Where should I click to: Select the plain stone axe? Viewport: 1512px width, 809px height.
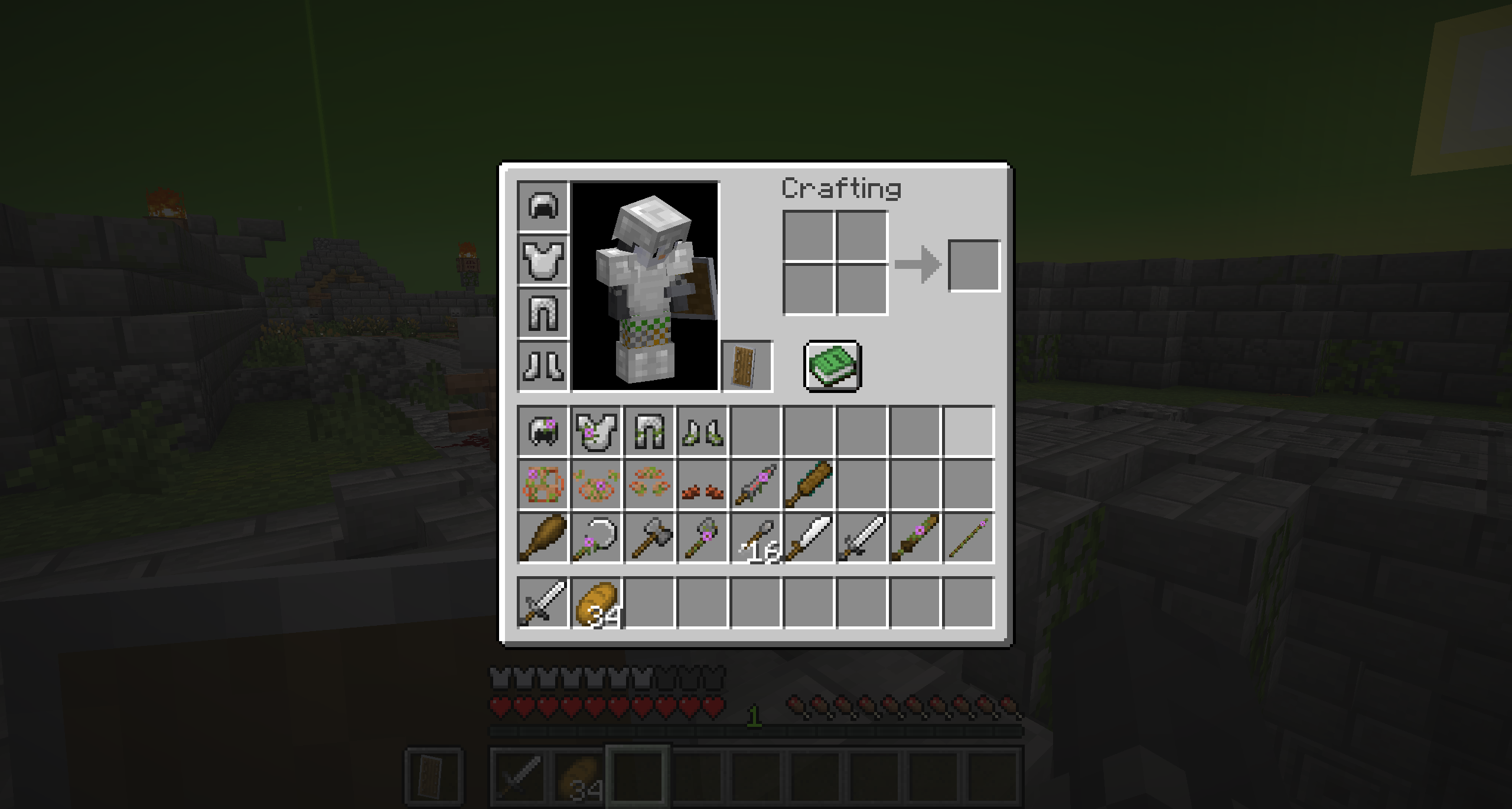(649, 538)
